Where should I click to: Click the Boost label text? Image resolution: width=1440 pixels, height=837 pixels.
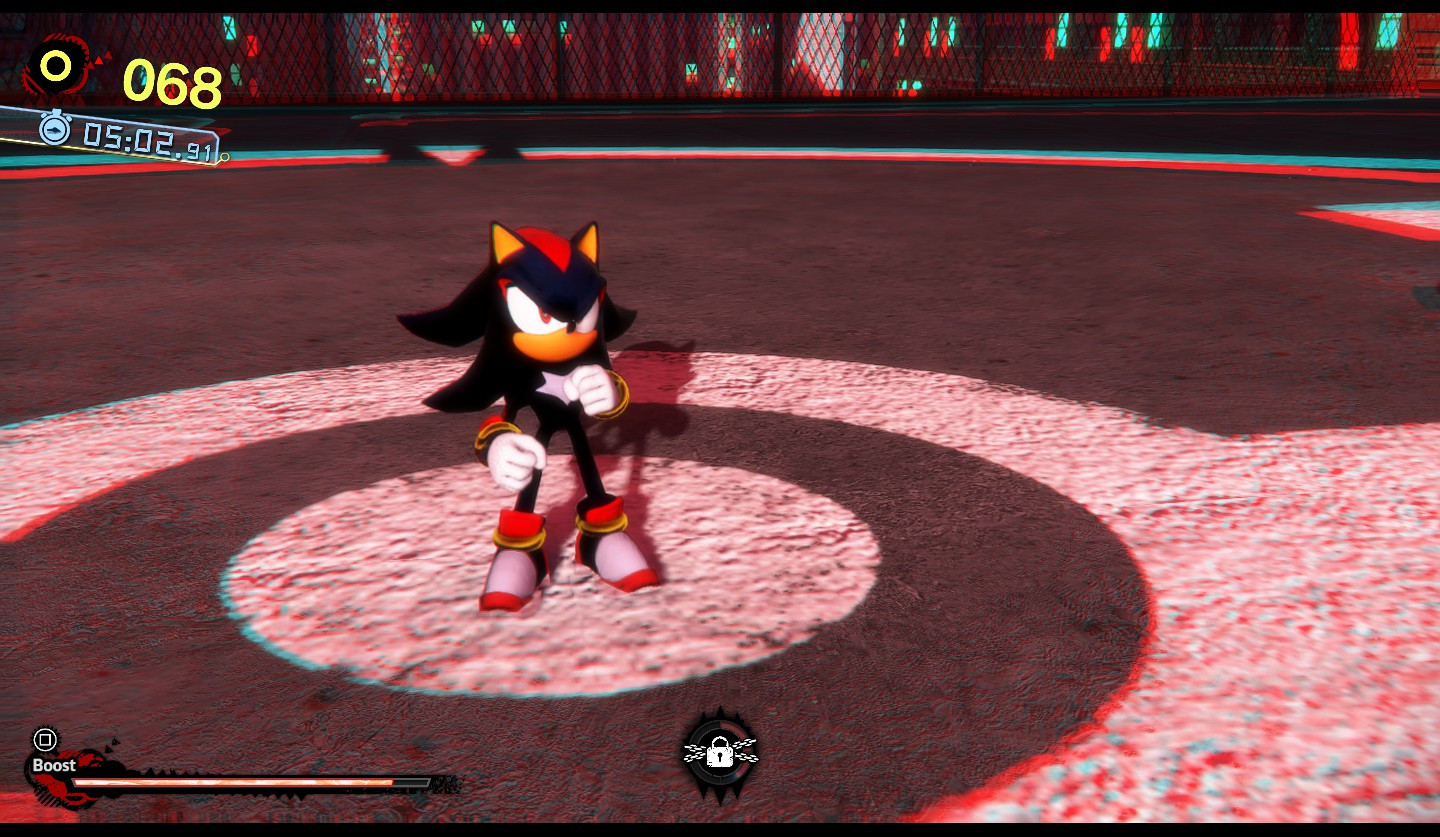pyautogui.click(x=52, y=766)
